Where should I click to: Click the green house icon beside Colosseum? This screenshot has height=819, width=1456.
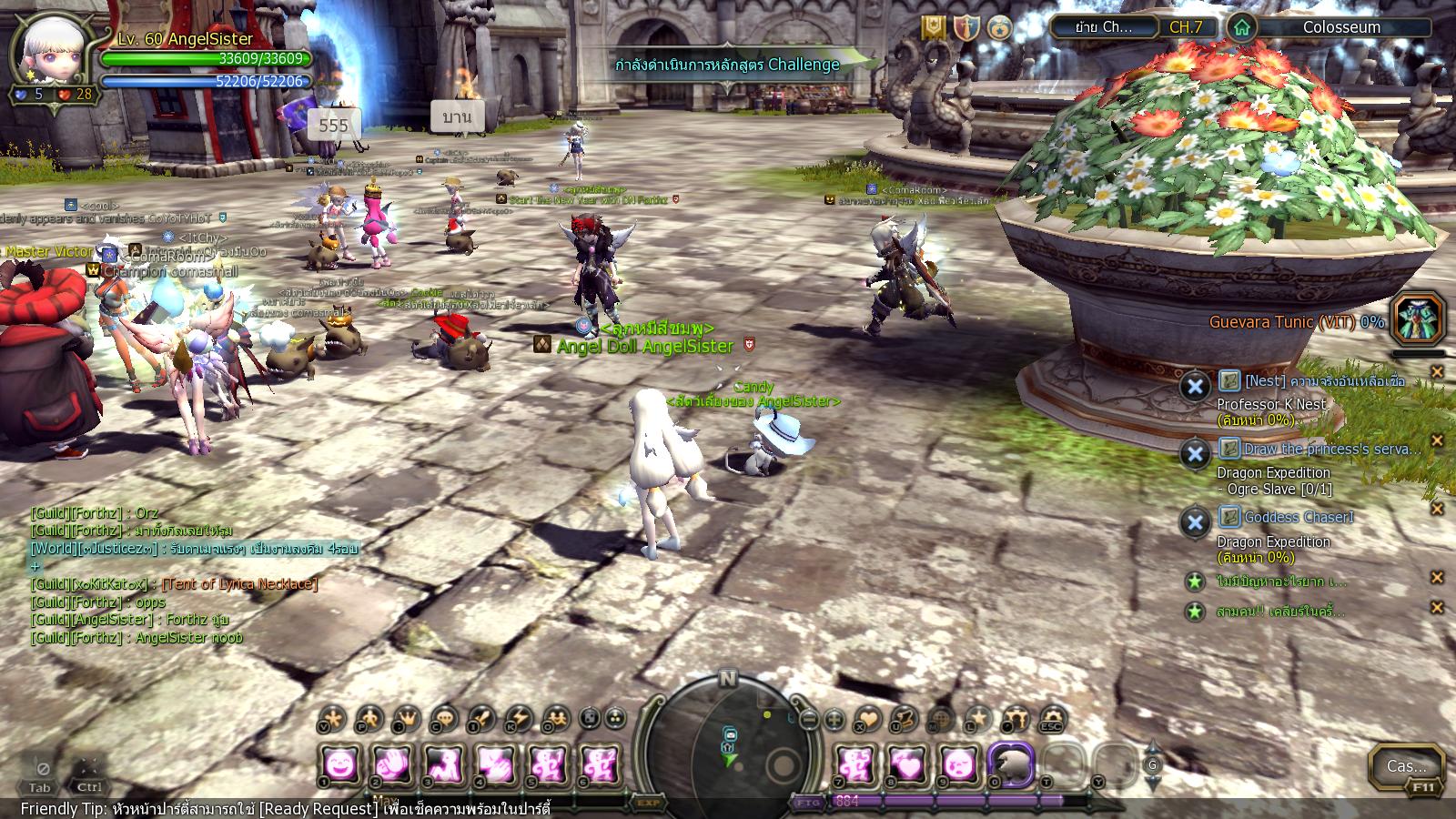point(1241,27)
